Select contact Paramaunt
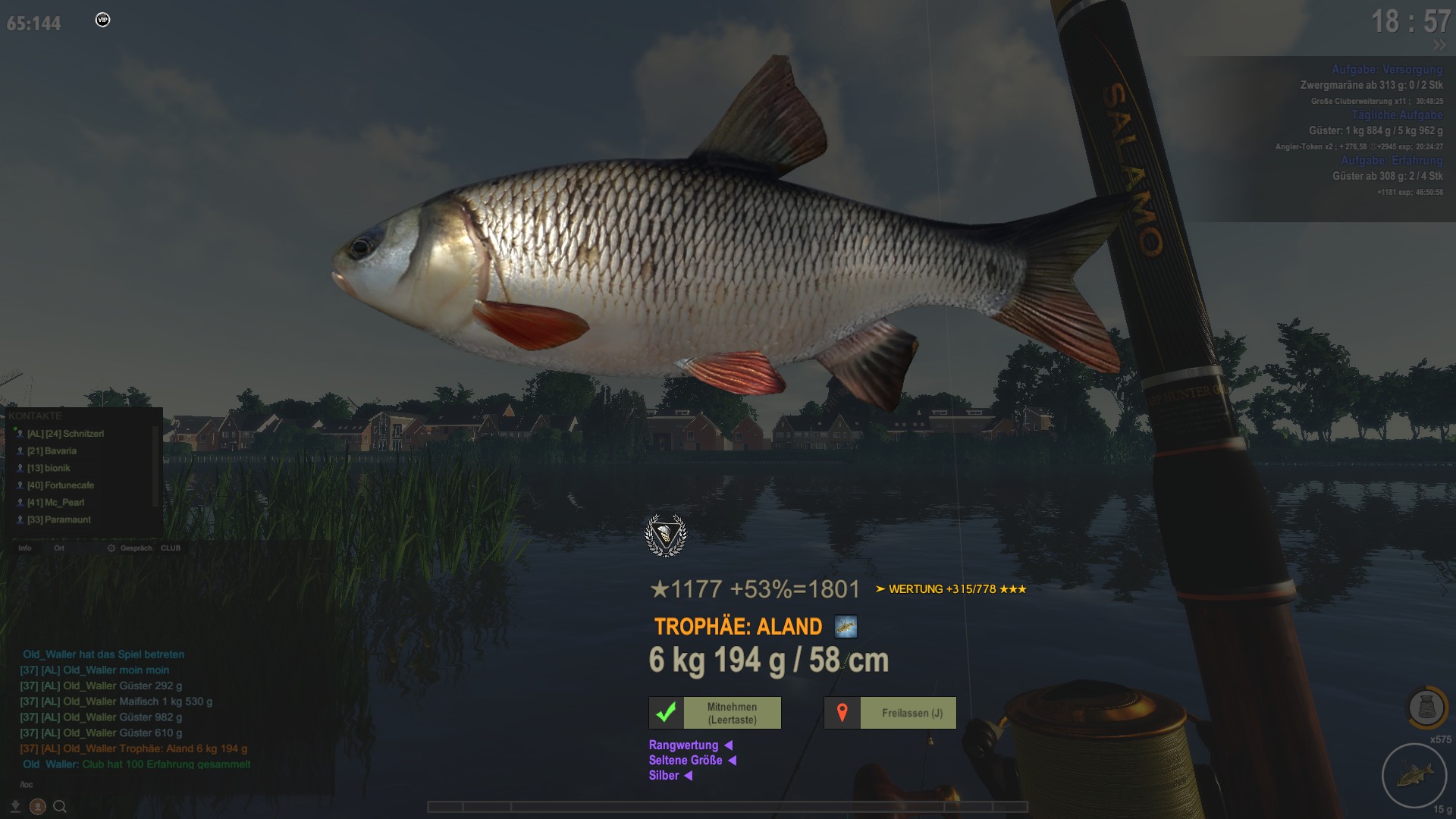1456x819 pixels. [59, 520]
